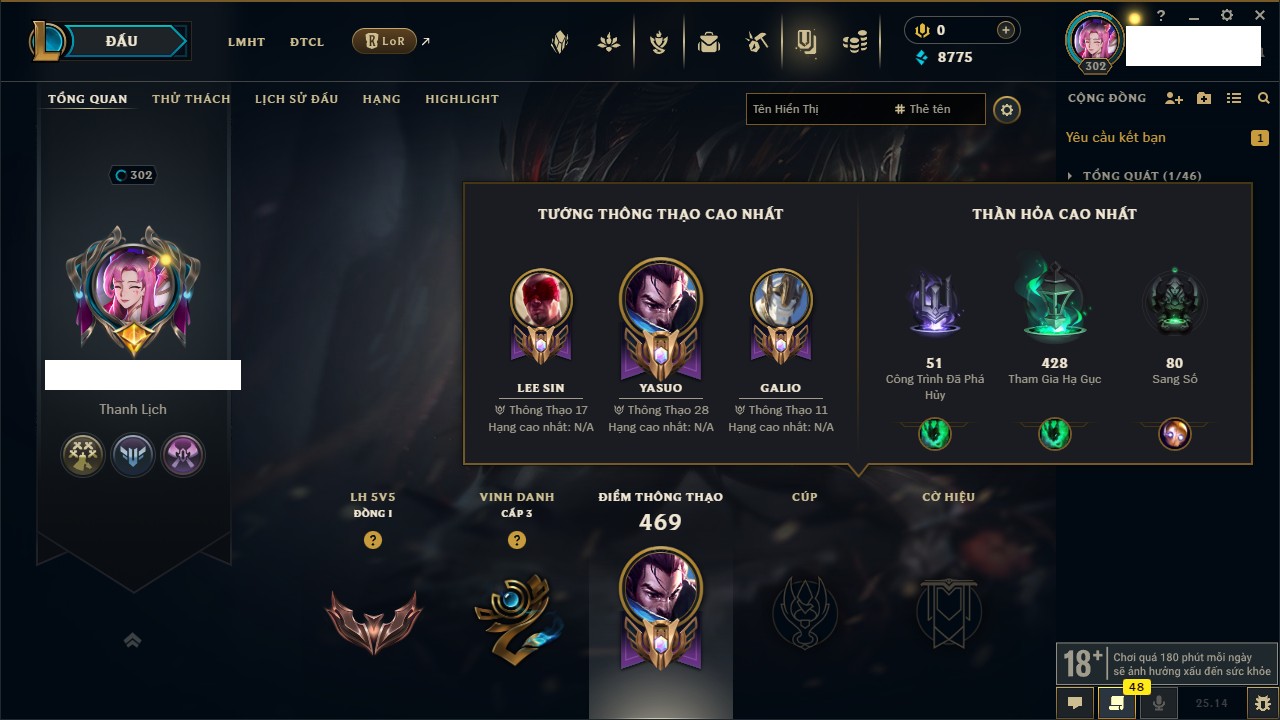1280x720 pixels.
Task: Switch to the THỬ THÁCH tab
Action: tap(191, 99)
